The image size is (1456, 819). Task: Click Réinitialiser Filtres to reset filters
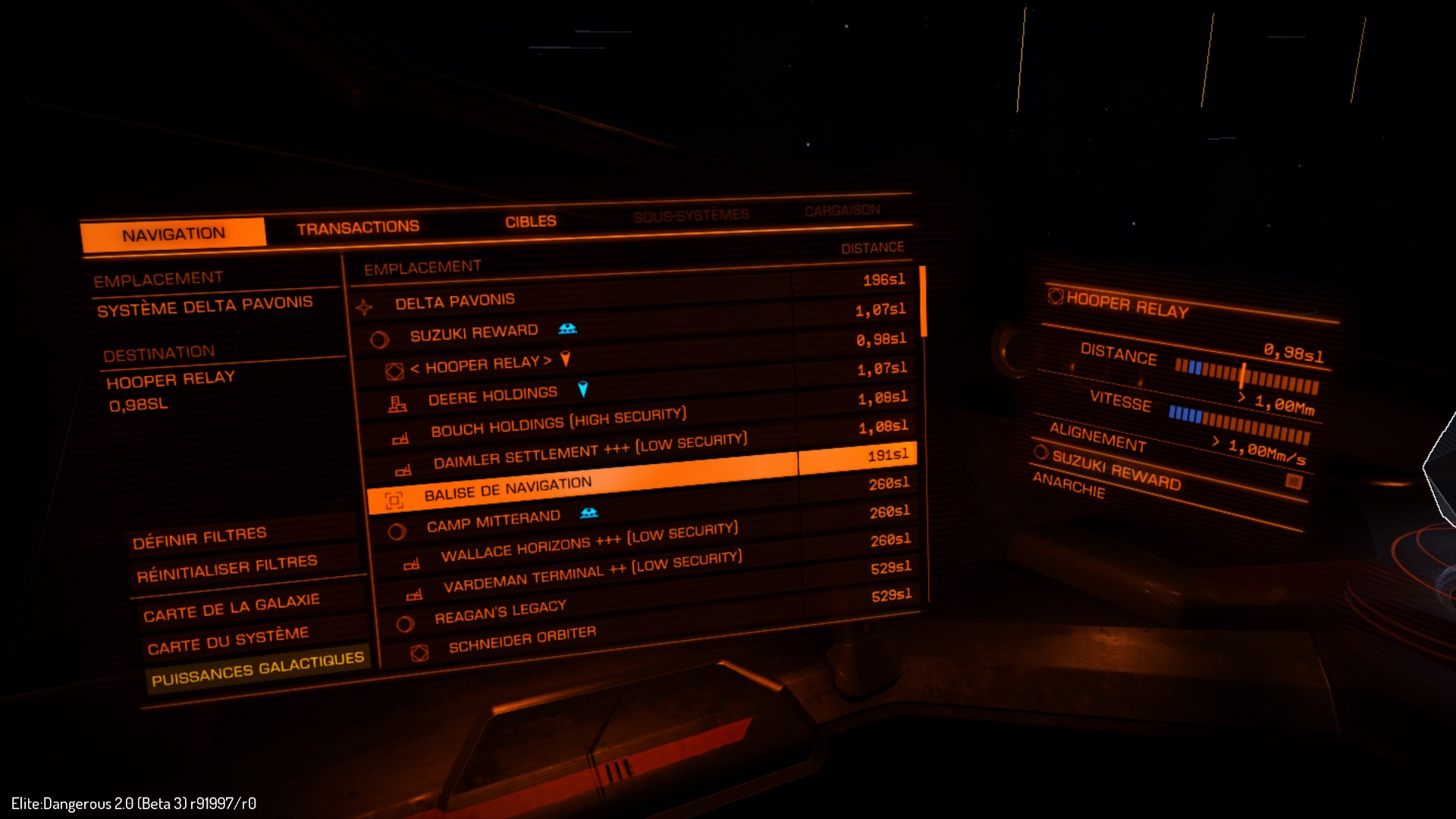click(227, 568)
